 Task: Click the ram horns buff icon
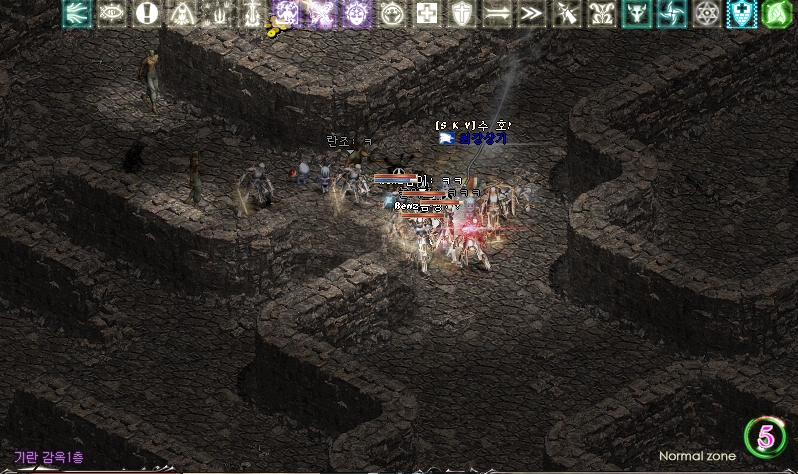[601, 13]
